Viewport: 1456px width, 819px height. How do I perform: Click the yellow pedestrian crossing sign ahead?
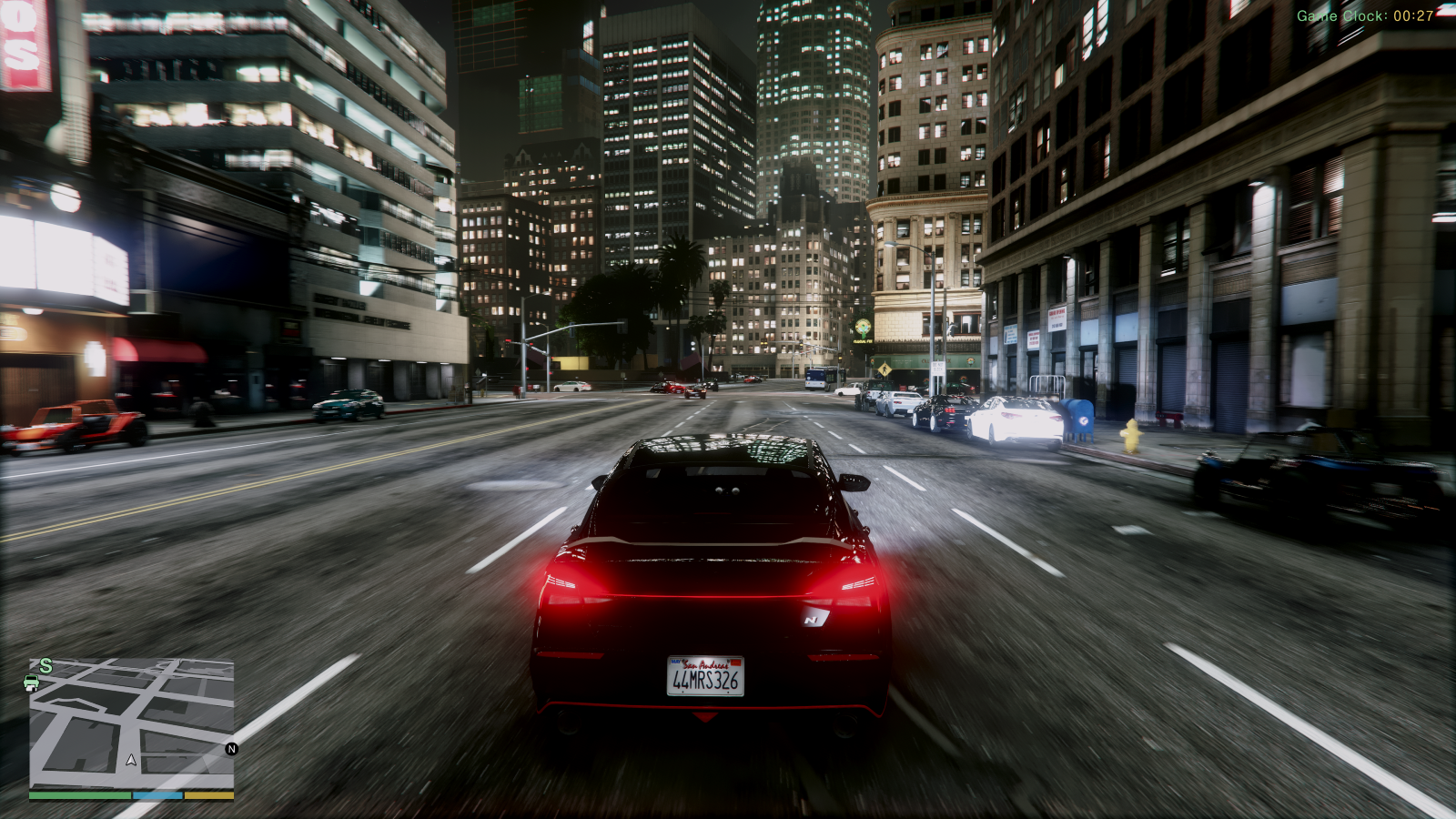point(884,369)
